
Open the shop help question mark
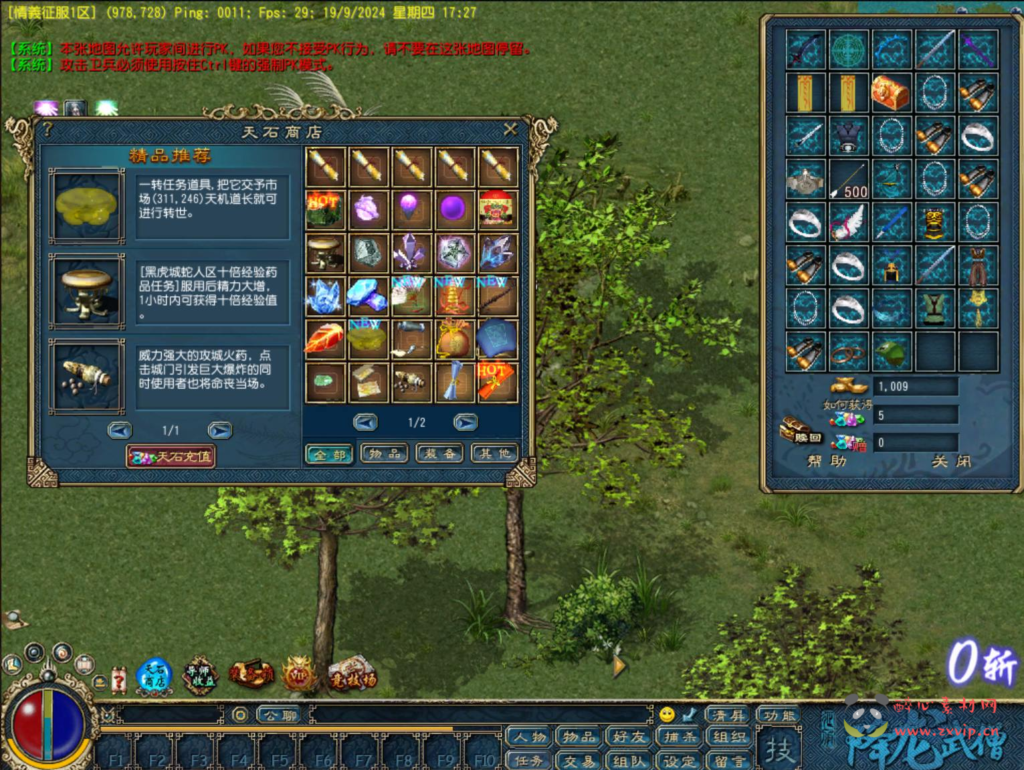(47, 130)
